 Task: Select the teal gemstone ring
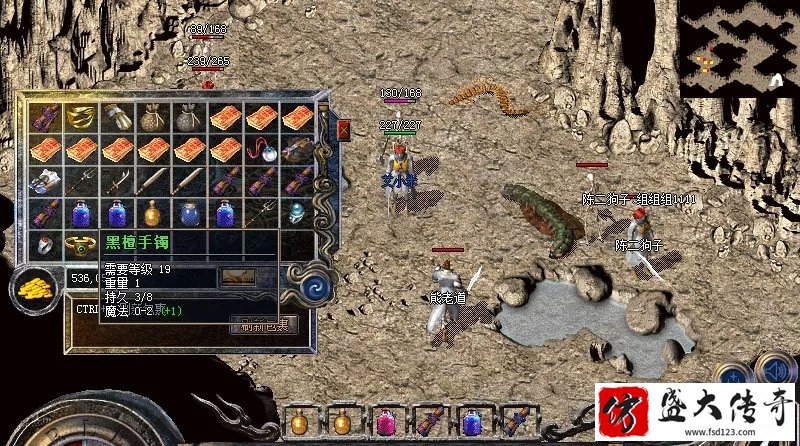[x=297, y=213]
